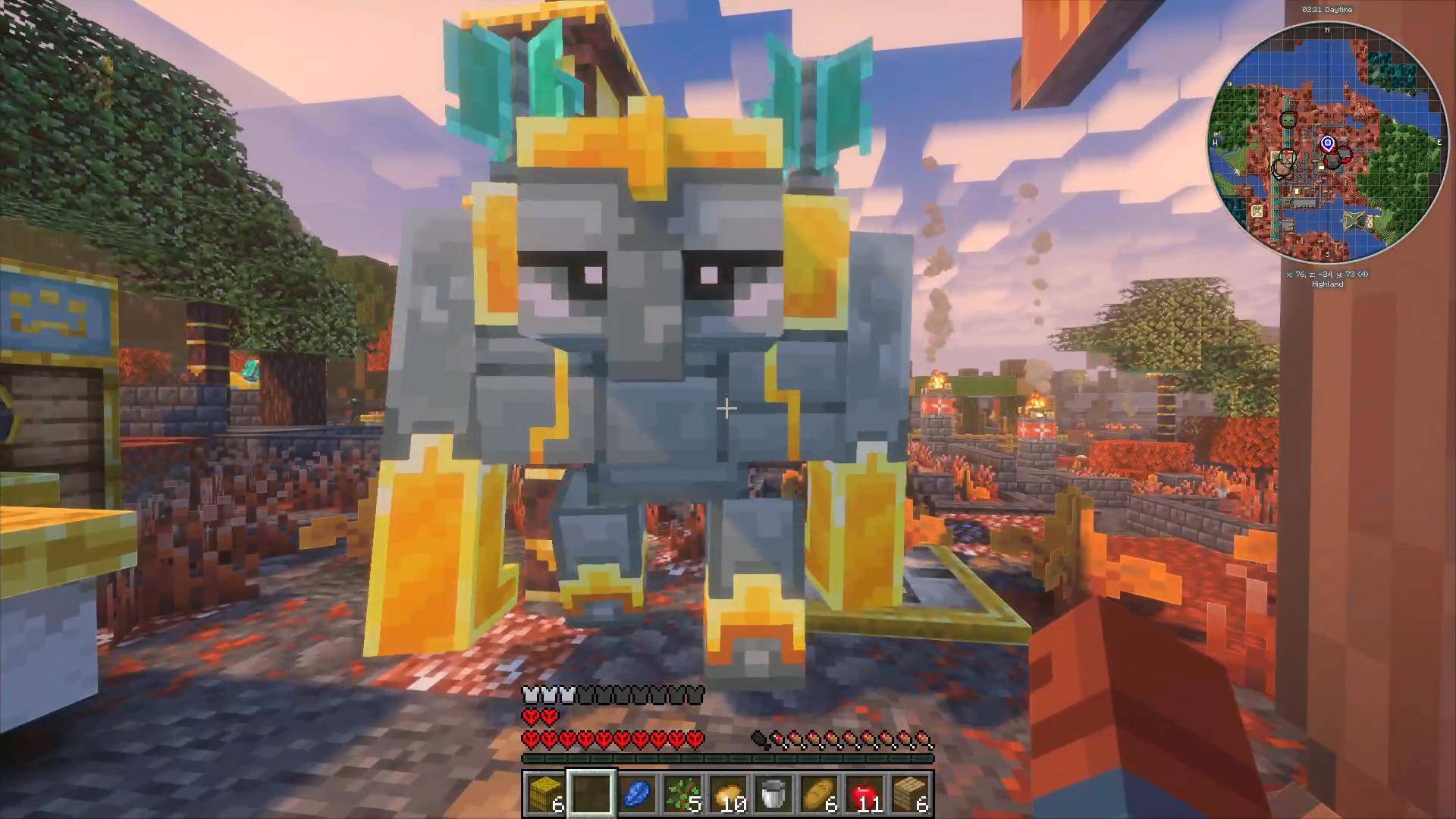Select the blue dye item in the hotbar
The width and height of the screenshot is (1456, 819).
[639, 792]
